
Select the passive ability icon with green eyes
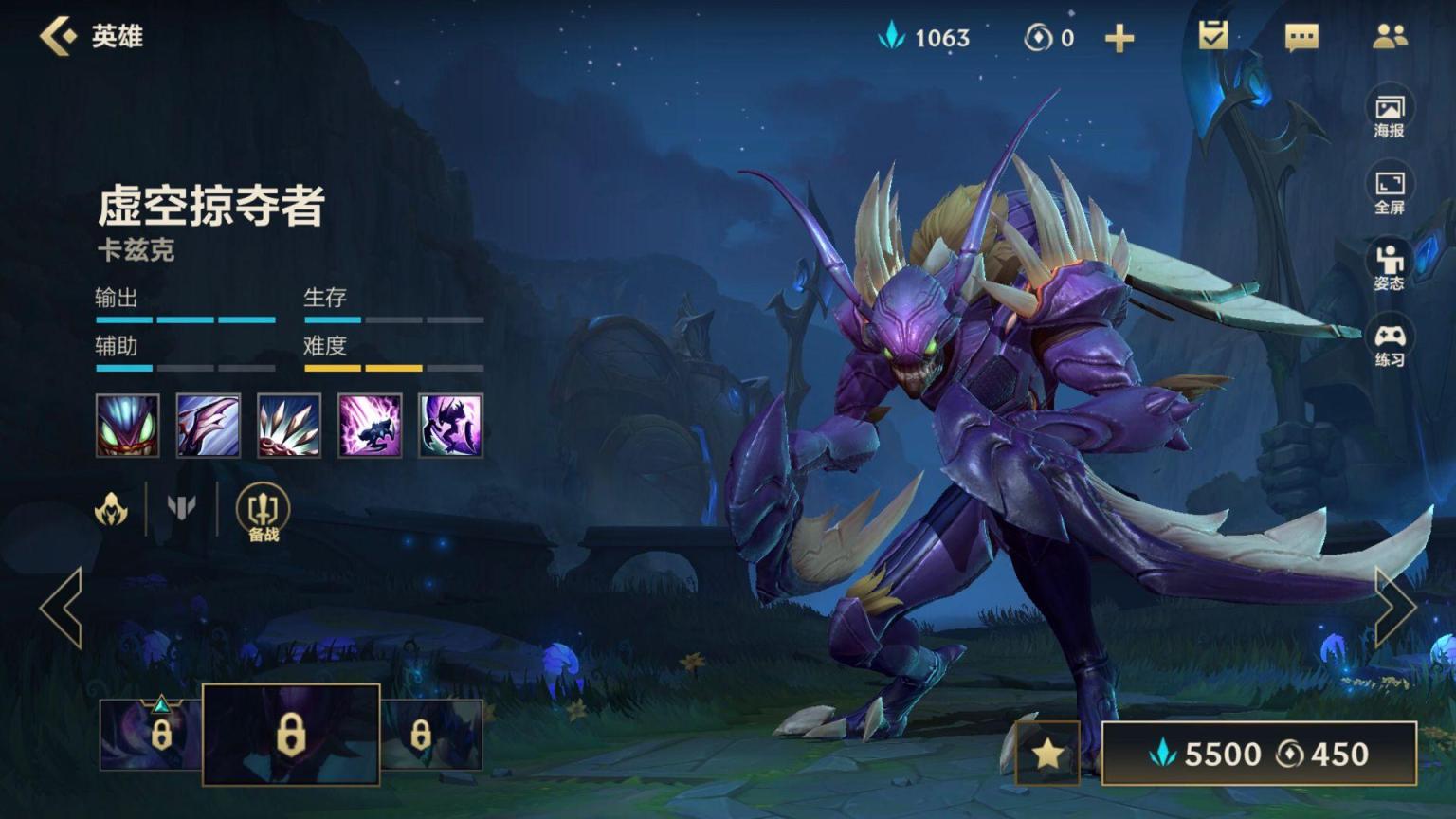[128, 426]
